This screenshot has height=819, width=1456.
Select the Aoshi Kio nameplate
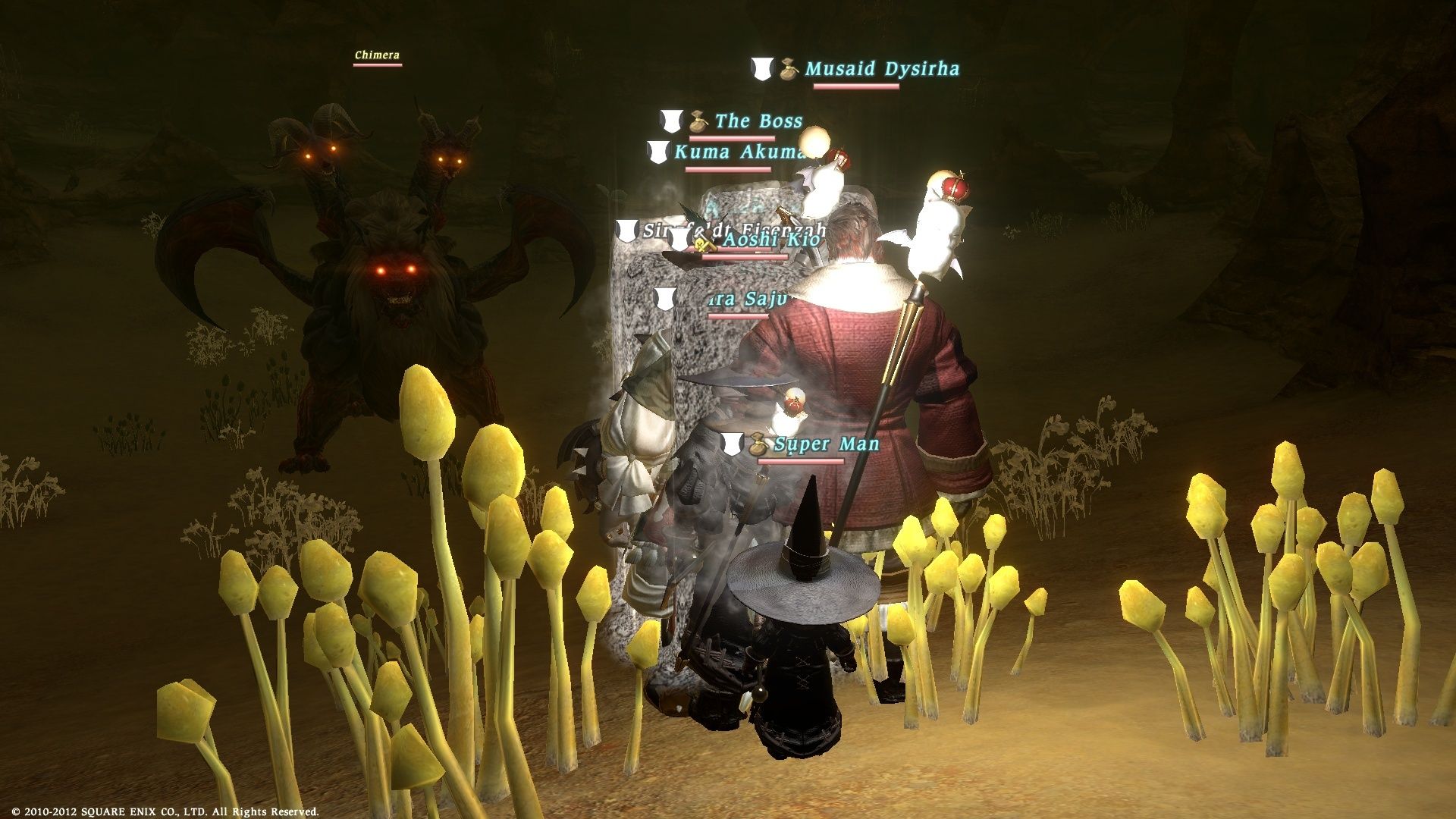coord(770,240)
